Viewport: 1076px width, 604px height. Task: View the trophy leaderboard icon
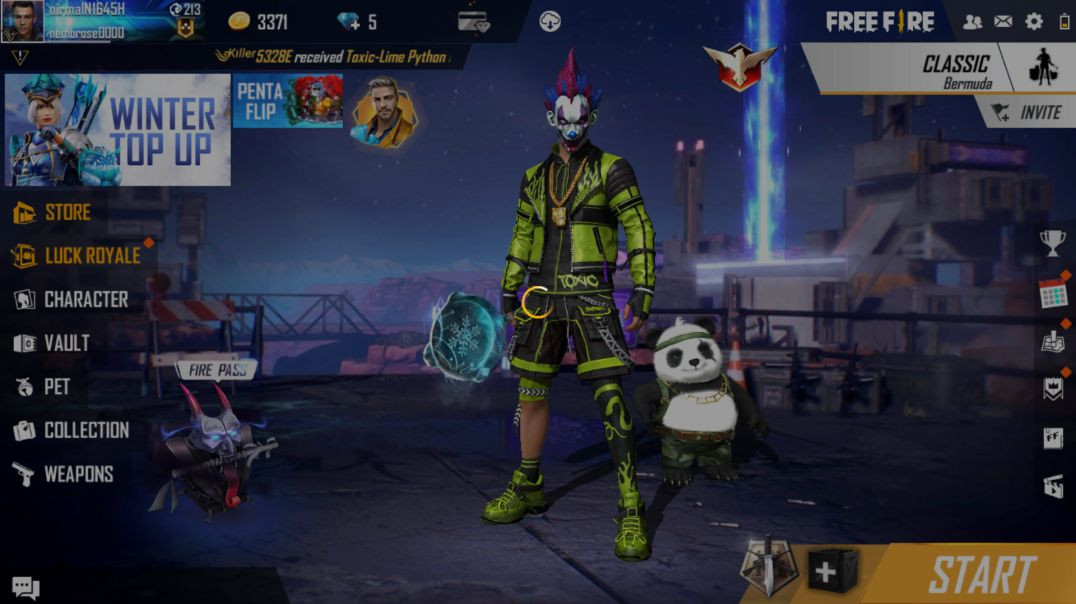[1053, 241]
